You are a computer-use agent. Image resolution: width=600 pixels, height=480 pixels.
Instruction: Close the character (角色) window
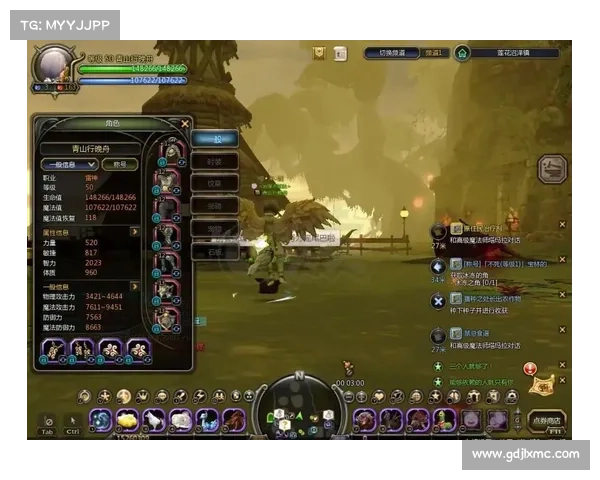[185, 124]
